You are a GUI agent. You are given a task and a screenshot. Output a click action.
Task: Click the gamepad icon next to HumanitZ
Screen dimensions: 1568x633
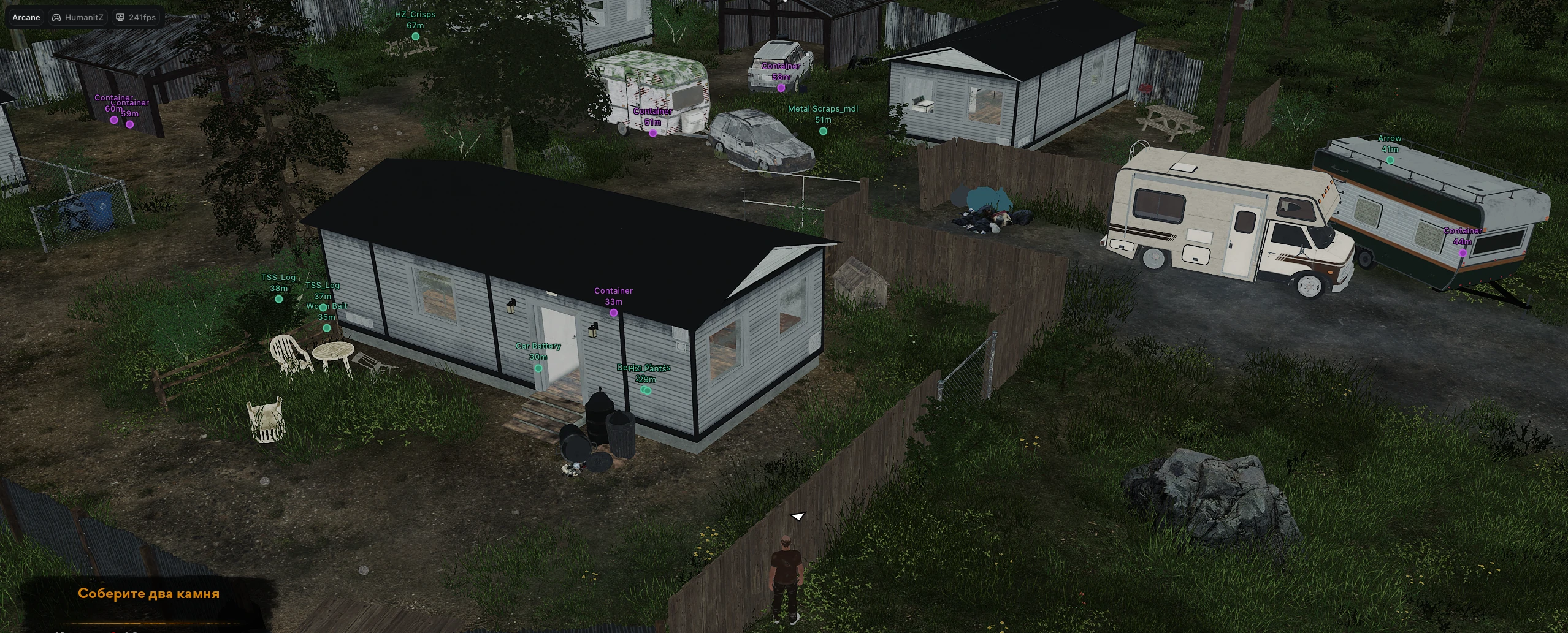pyautogui.click(x=56, y=17)
